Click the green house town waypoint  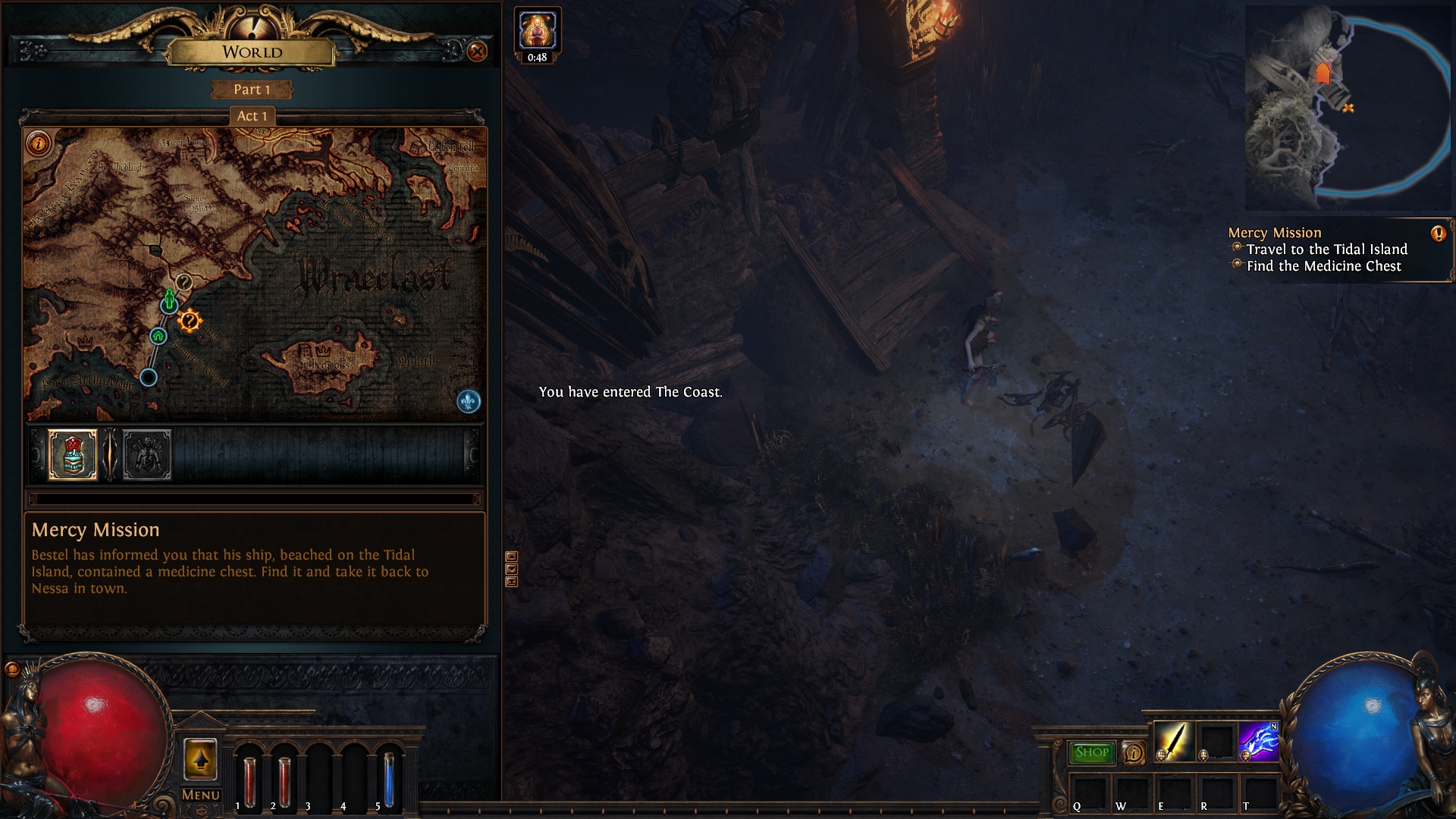point(158,335)
